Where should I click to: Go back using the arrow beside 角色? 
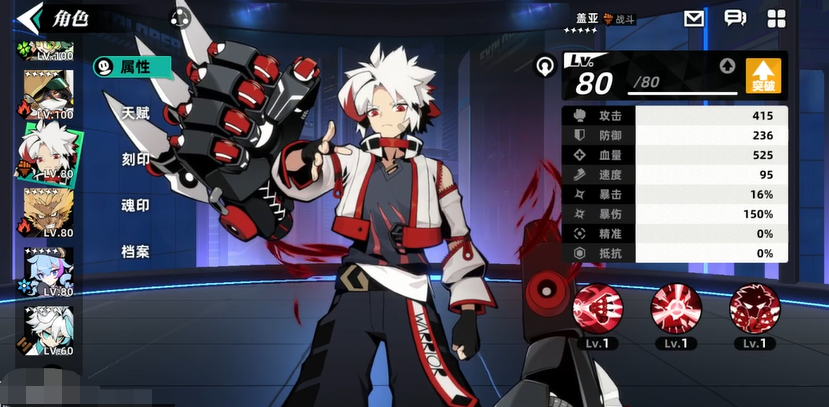[x=30, y=17]
